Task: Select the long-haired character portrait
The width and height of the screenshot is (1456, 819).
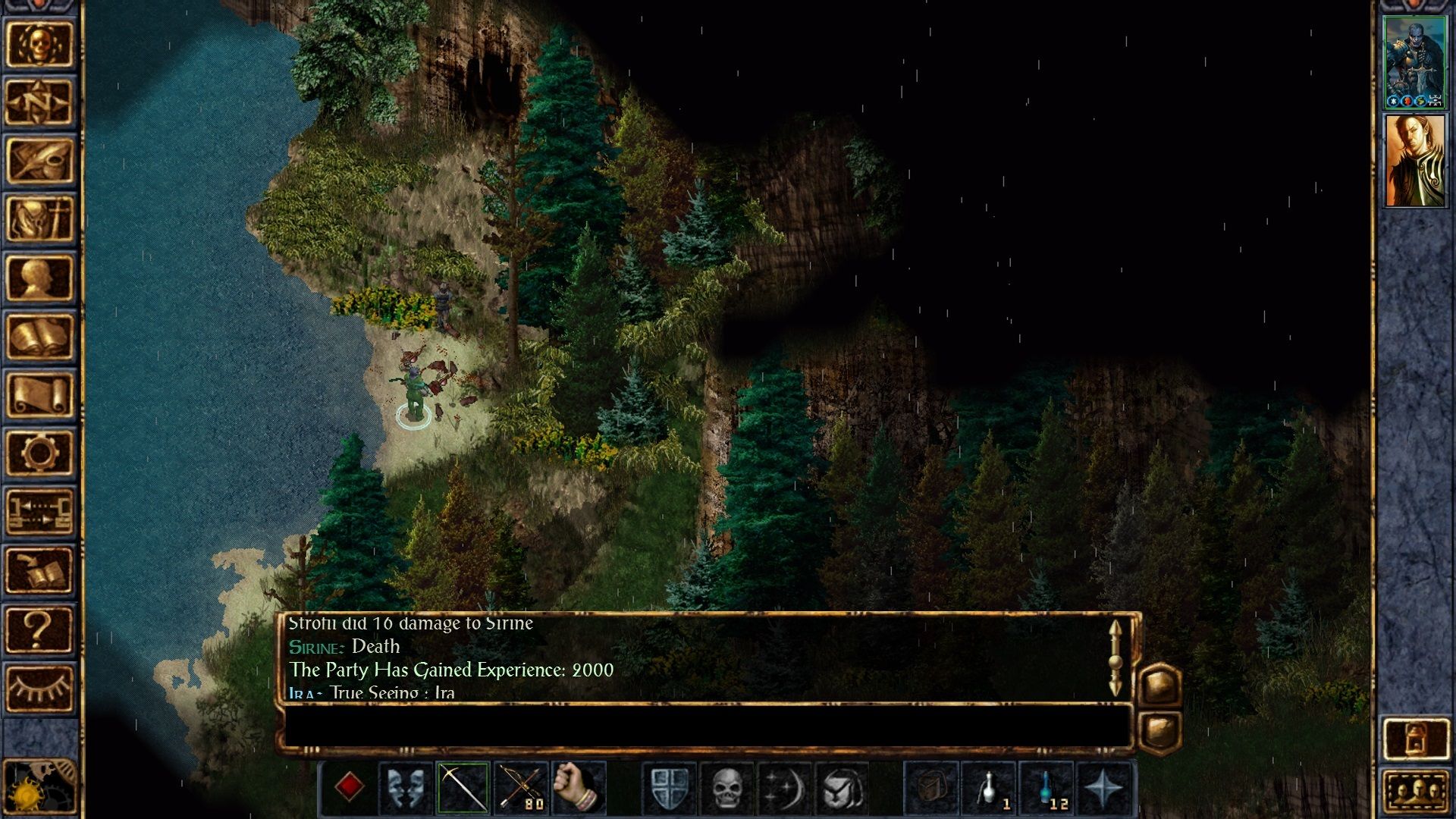Action: pos(1415,161)
